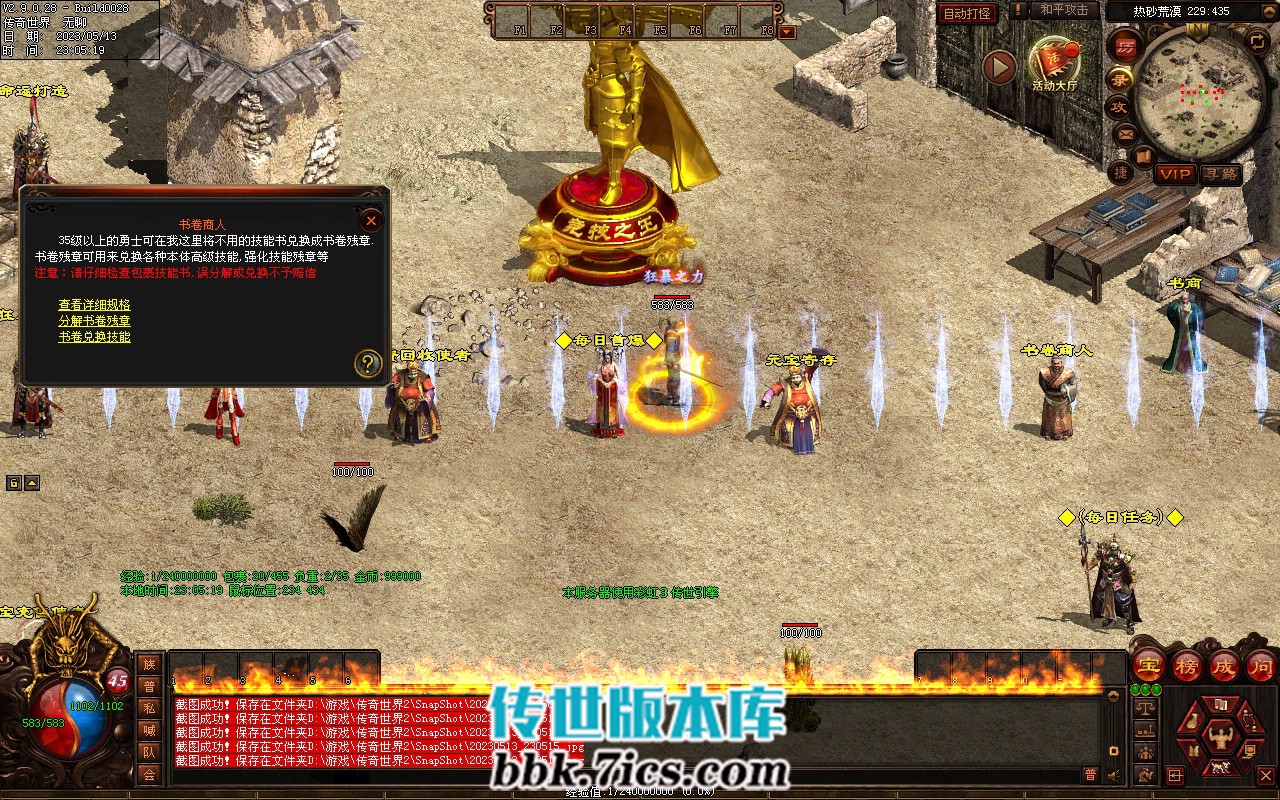Show the 榜 rankings button
Screen dimensions: 1280x800
click(1187, 666)
